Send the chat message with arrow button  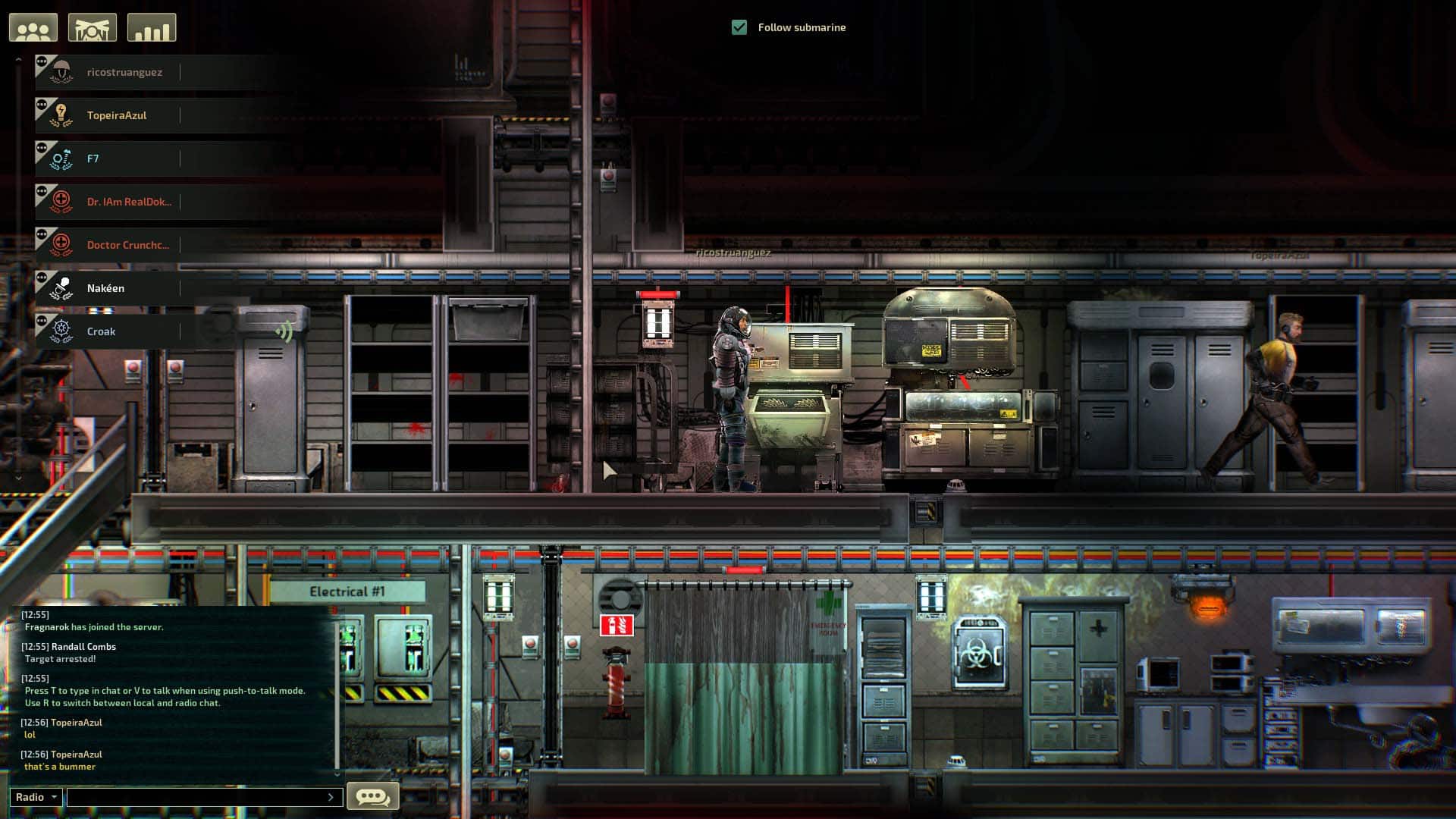coord(331,797)
